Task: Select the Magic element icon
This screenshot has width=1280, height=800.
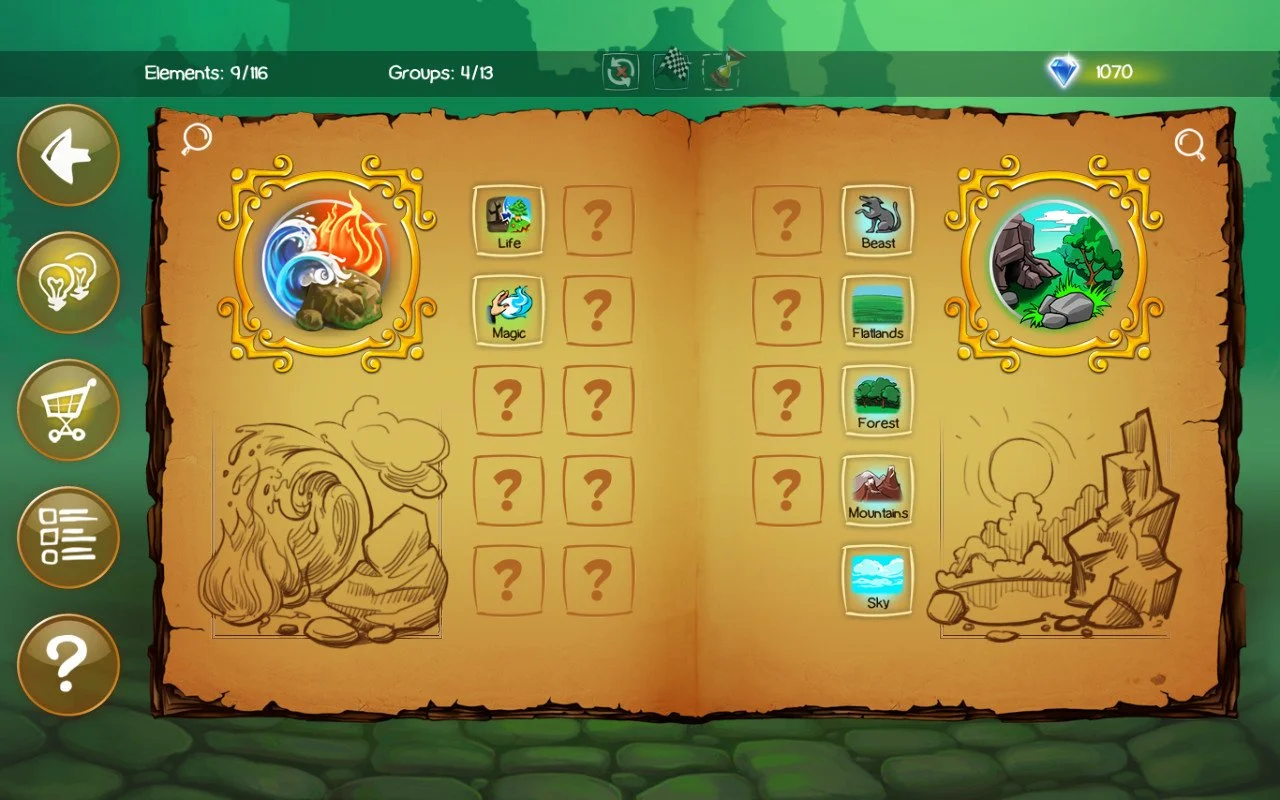Action: click(508, 310)
